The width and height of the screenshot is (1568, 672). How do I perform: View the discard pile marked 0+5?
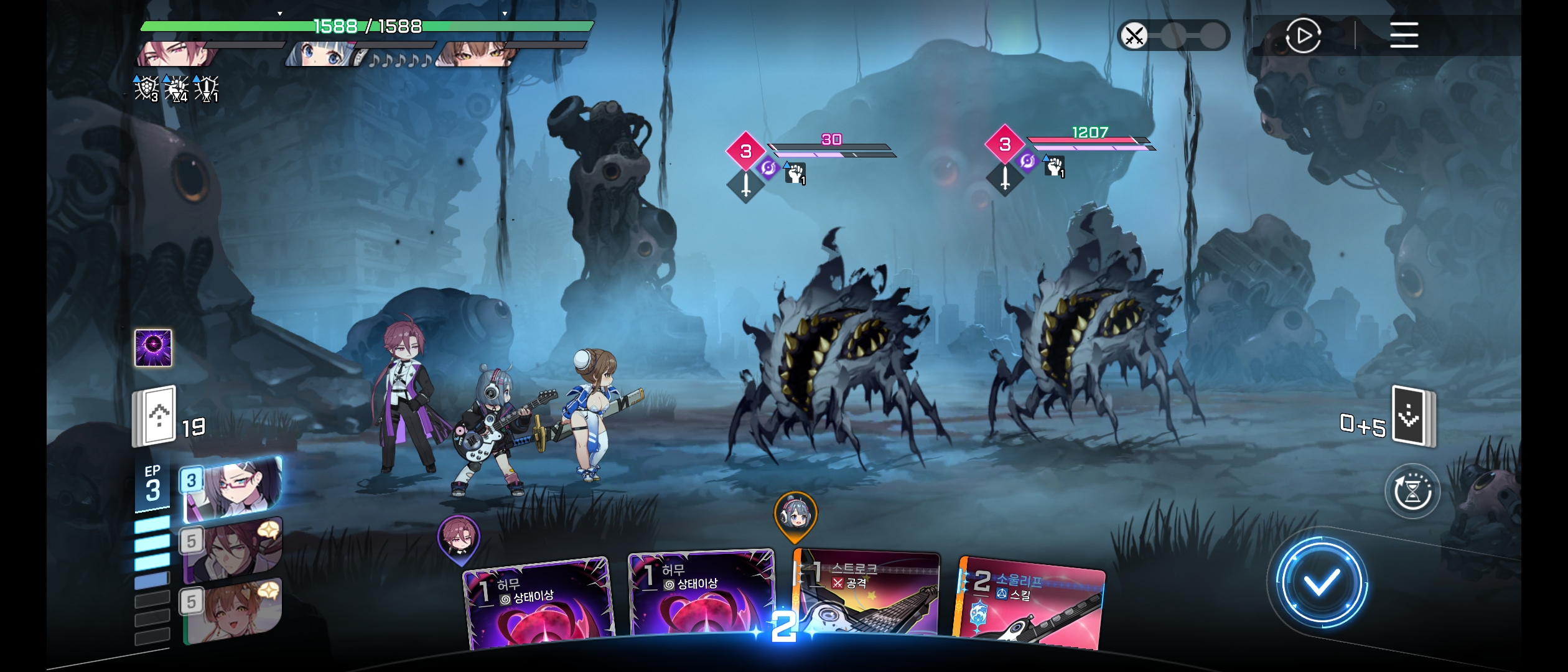1412,416
